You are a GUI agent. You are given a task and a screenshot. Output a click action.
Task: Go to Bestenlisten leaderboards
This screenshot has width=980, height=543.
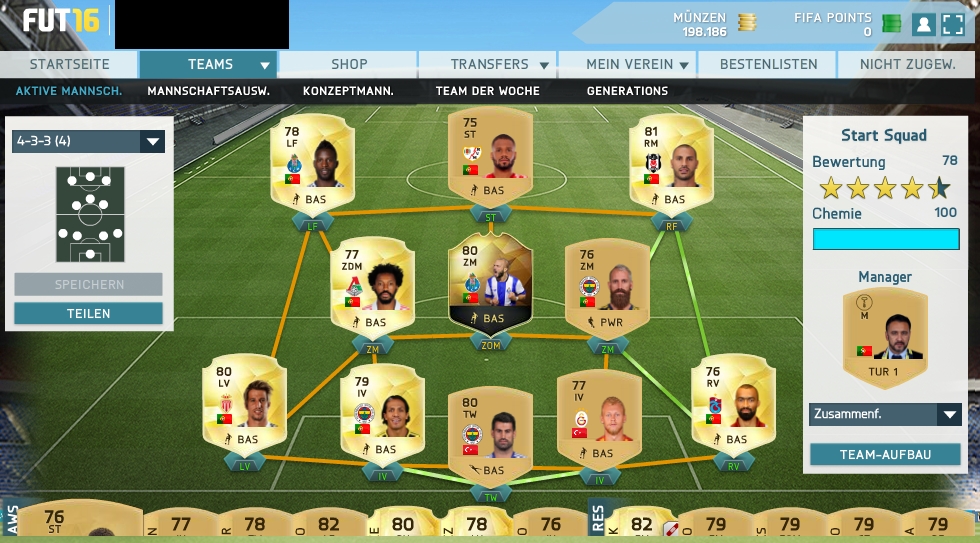coord(768,64)
